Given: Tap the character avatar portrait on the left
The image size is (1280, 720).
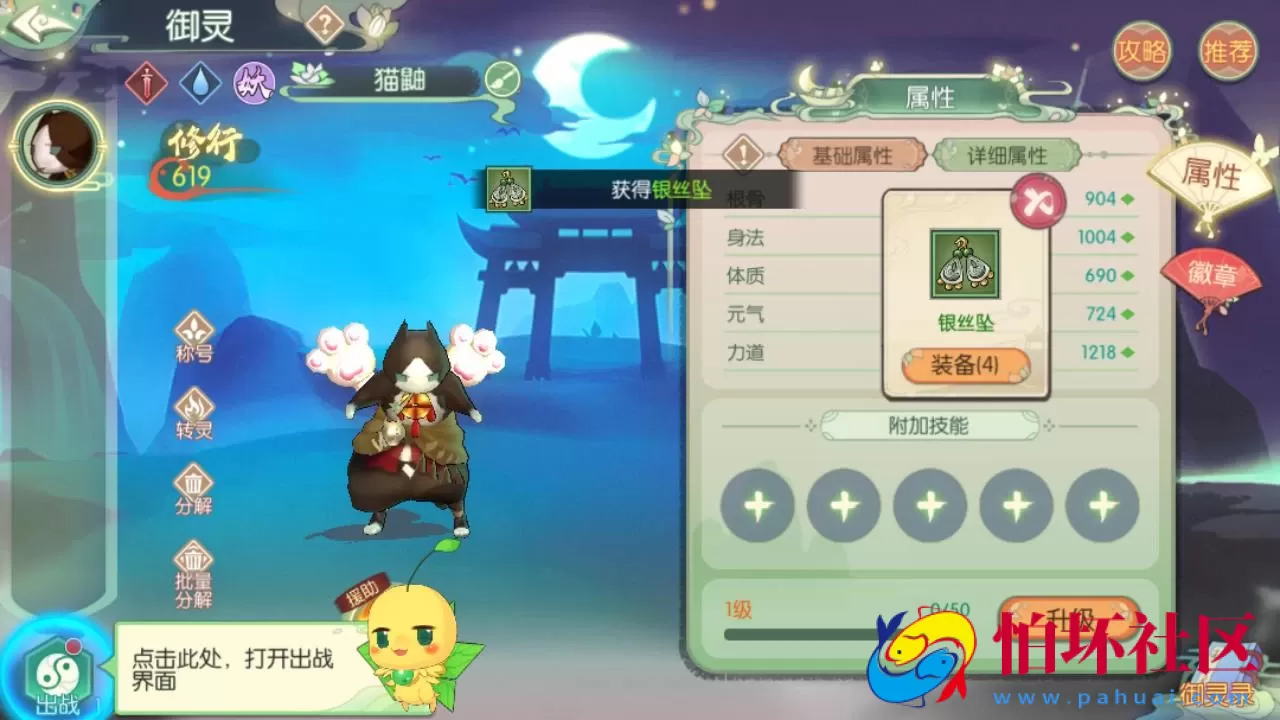Looking at the screenshot, I should pyautogui.click(x=55, y=145).
